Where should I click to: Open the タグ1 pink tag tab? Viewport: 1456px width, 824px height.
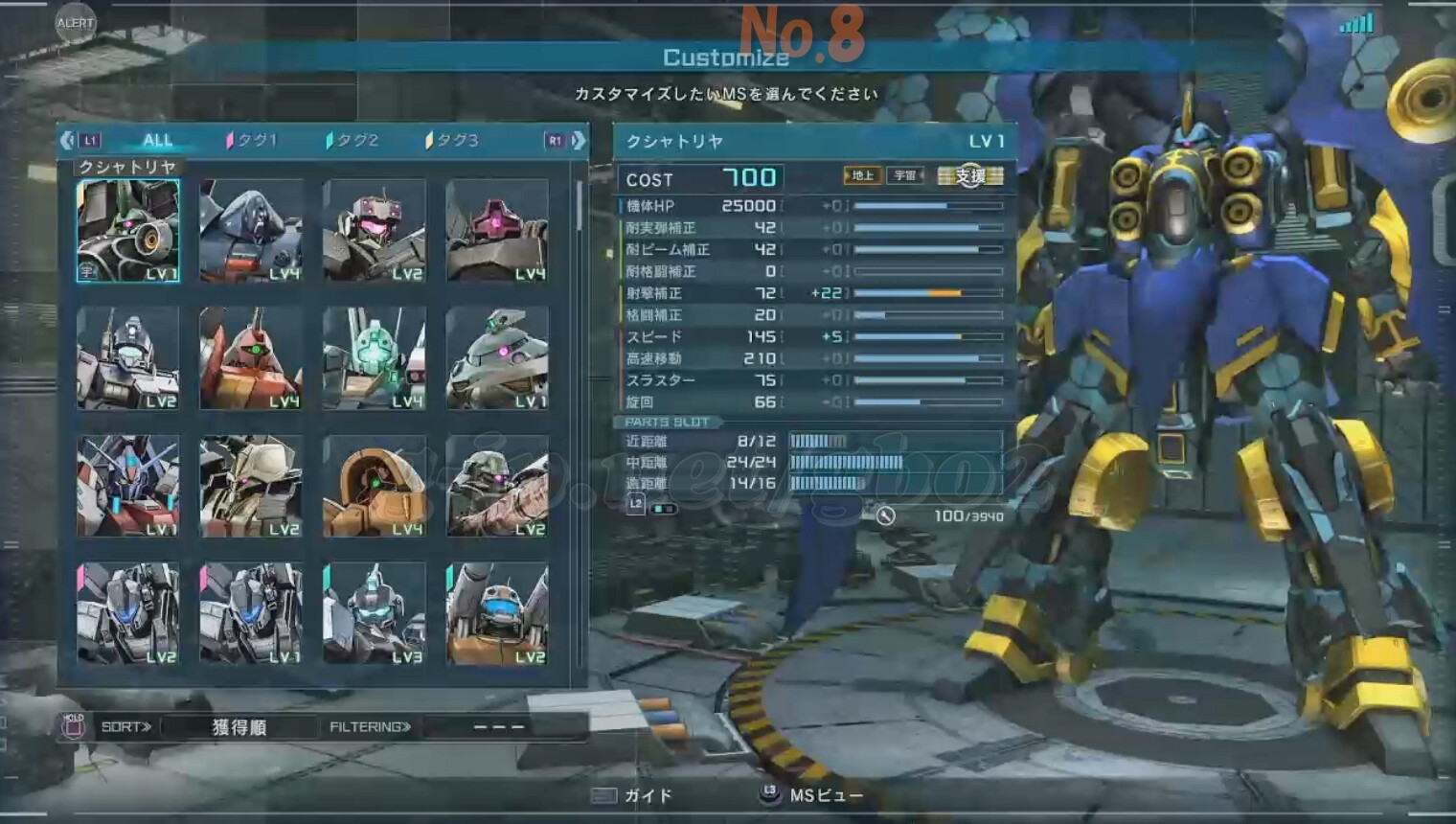(252, 140)
